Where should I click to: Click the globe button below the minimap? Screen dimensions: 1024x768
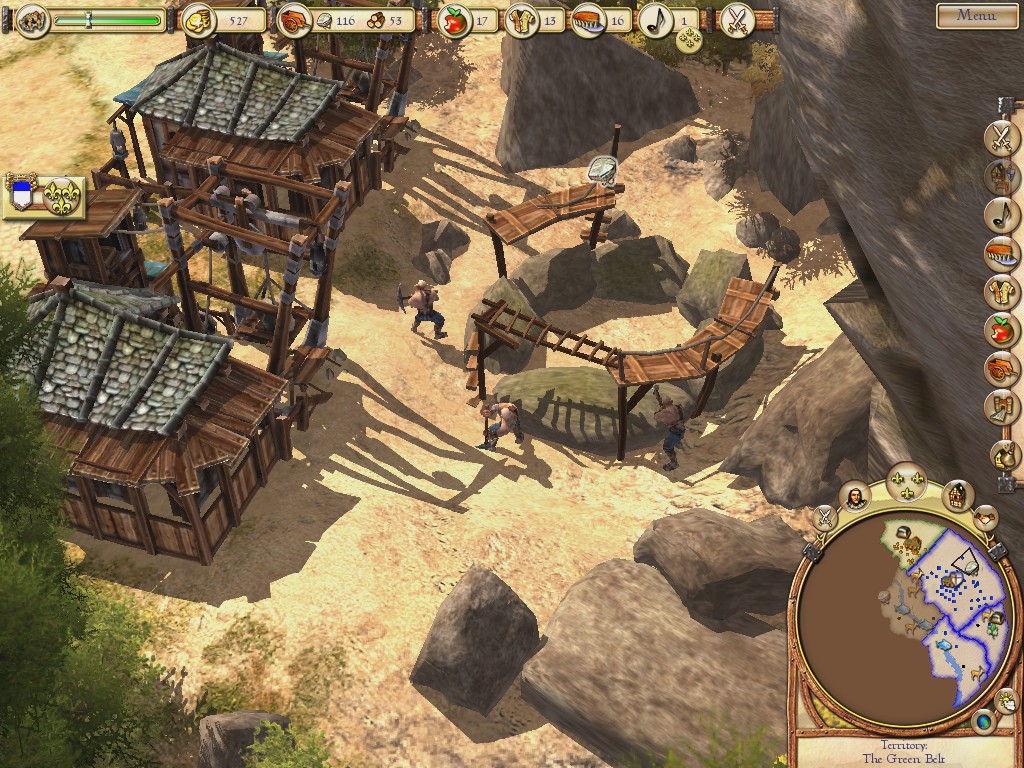983,720
